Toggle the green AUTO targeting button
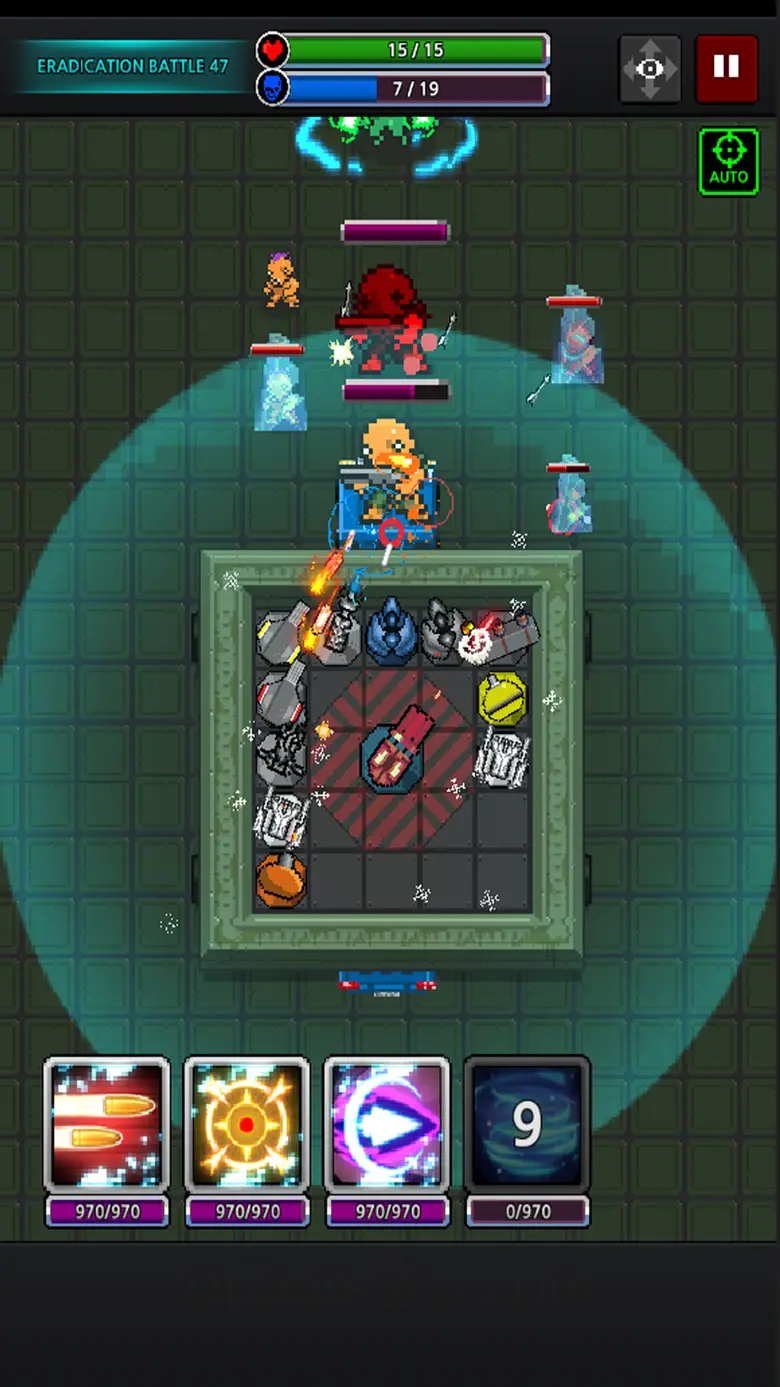 pos(728,161)
